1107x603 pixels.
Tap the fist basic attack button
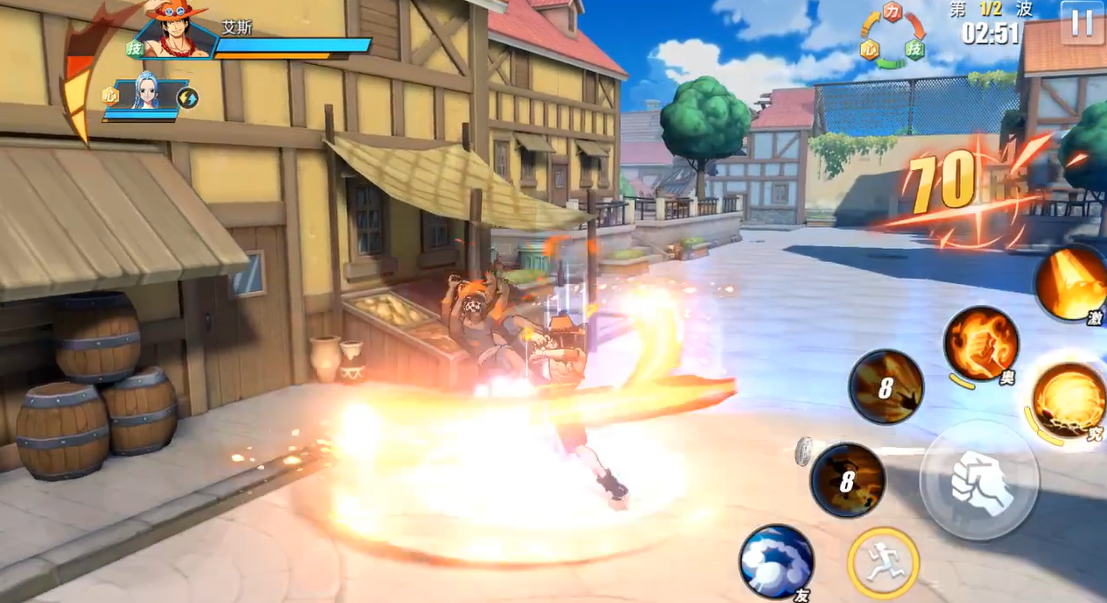(x=979, y=482)
